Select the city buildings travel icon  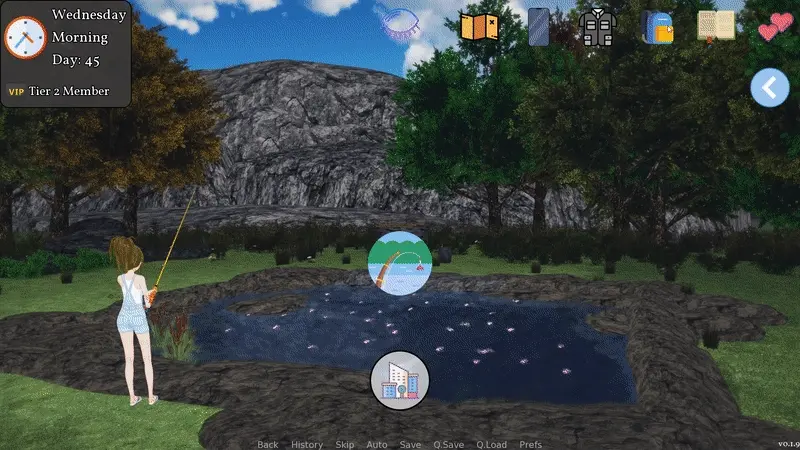point(400,380)
